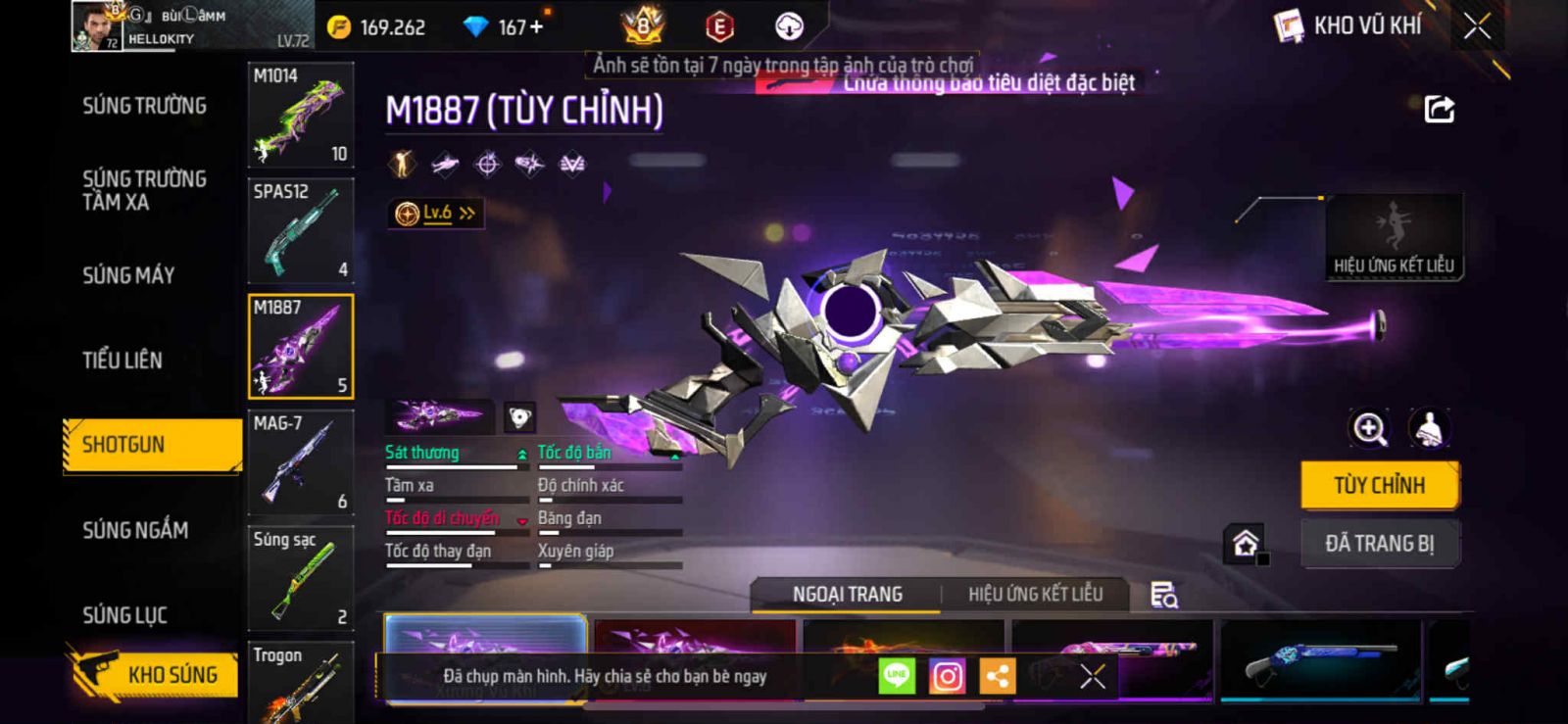Pick the M1014 shotgun from the list
The width and height of the screenshot is (1568, 724).
click(300, 115)
